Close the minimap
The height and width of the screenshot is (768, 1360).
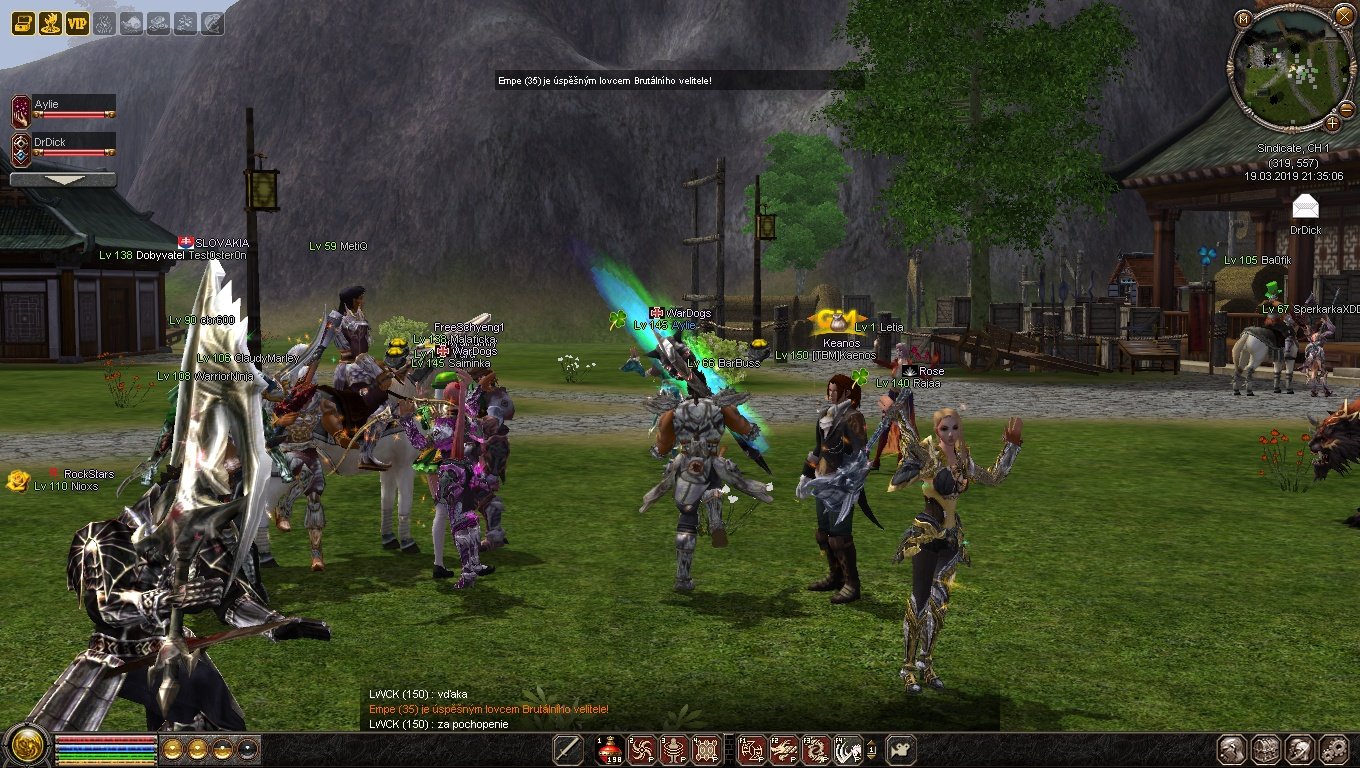1344,15
